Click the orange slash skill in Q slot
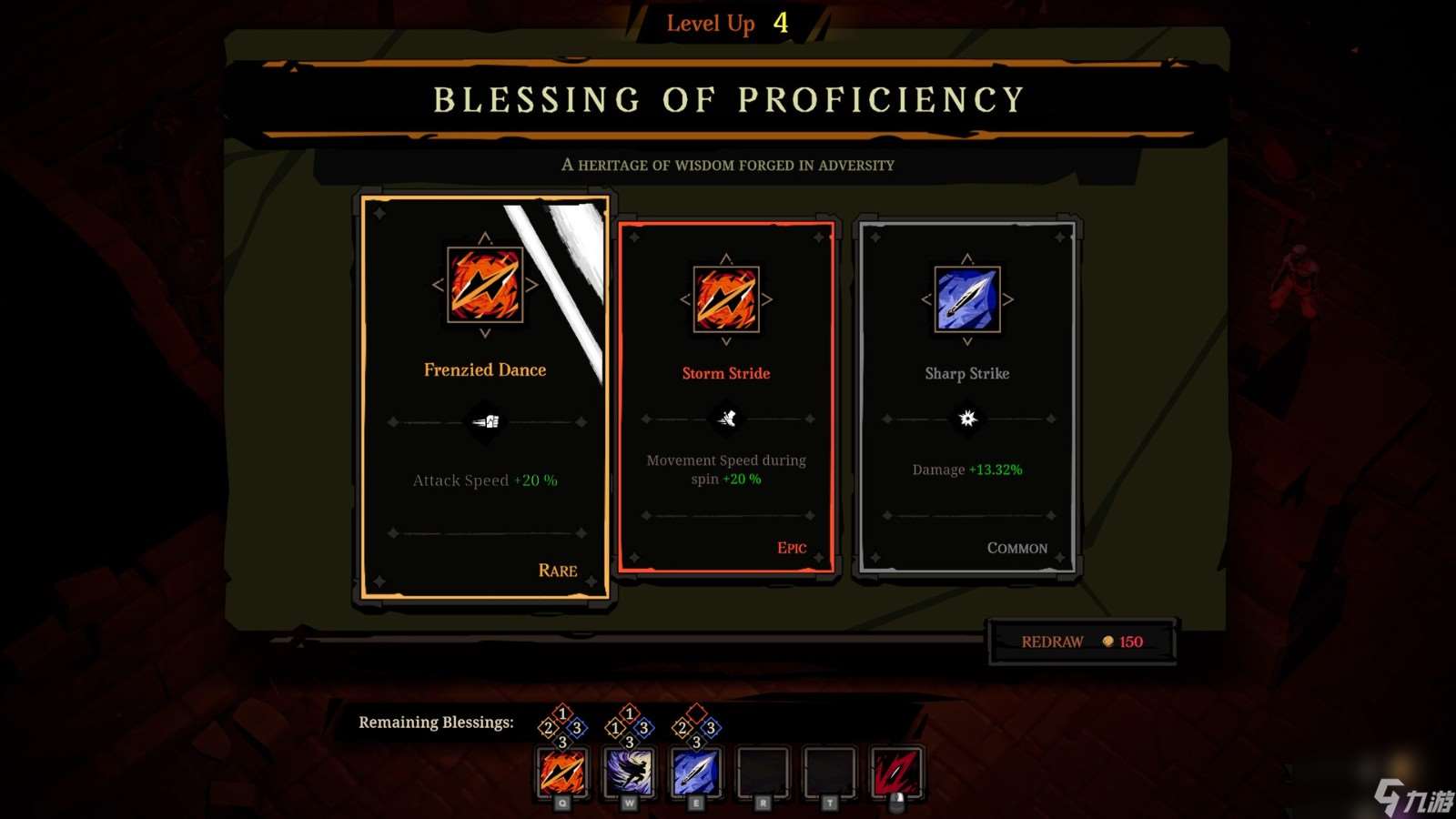The image size is (1456, 819). click(x=562, y=773)
